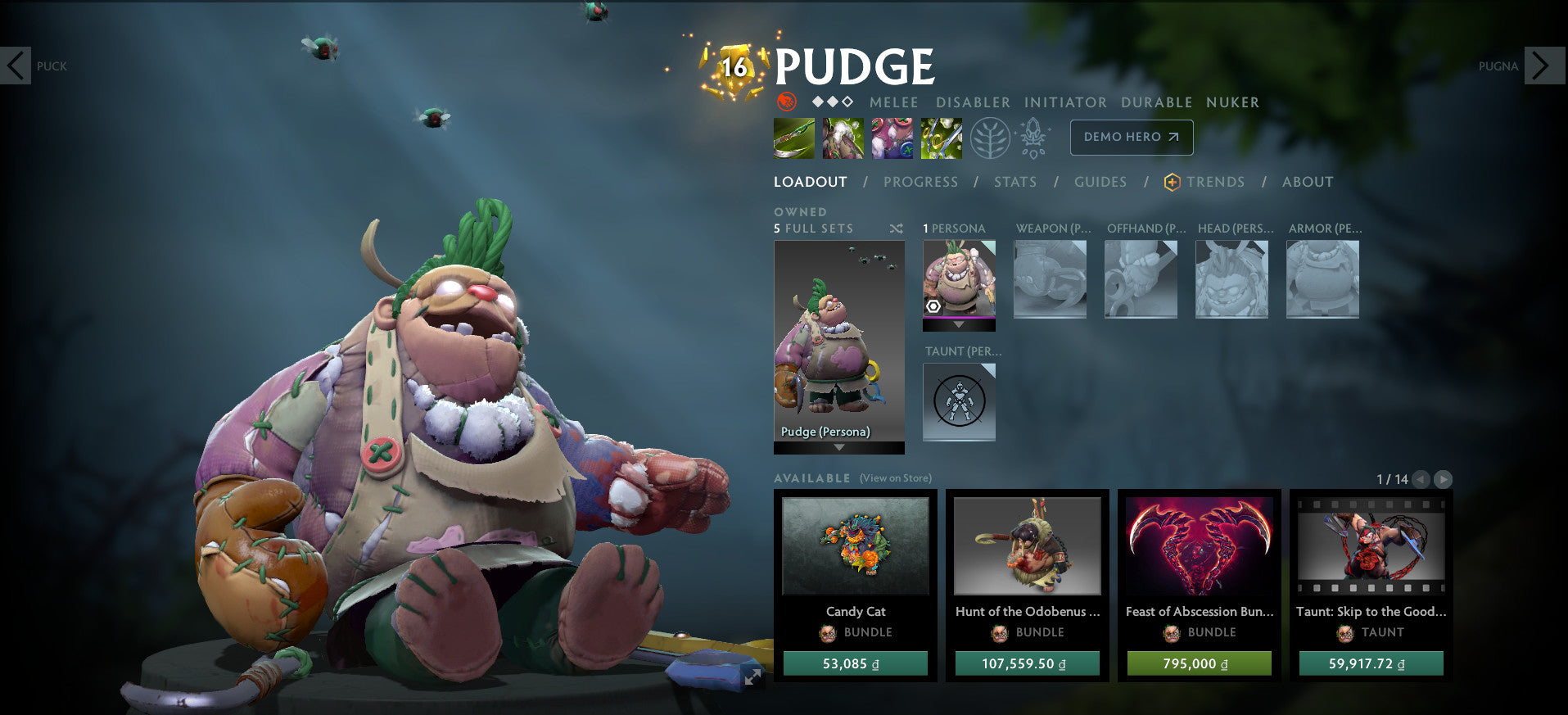Viewport: 1568px width, 715px height.
Task: Switch to the Stats tab
Action: 1014,182
